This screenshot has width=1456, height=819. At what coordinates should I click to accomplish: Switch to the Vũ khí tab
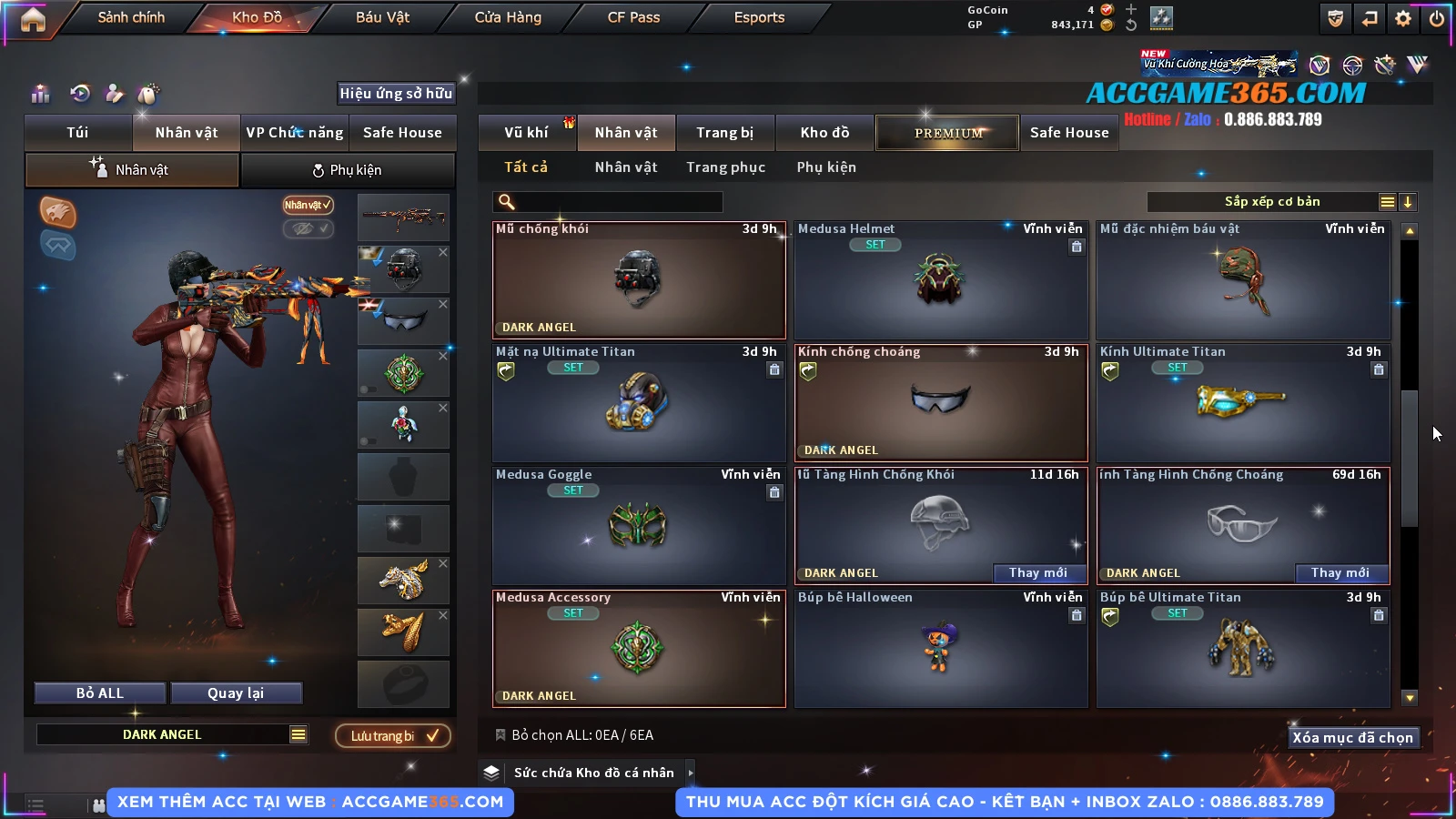click(526, 133)
